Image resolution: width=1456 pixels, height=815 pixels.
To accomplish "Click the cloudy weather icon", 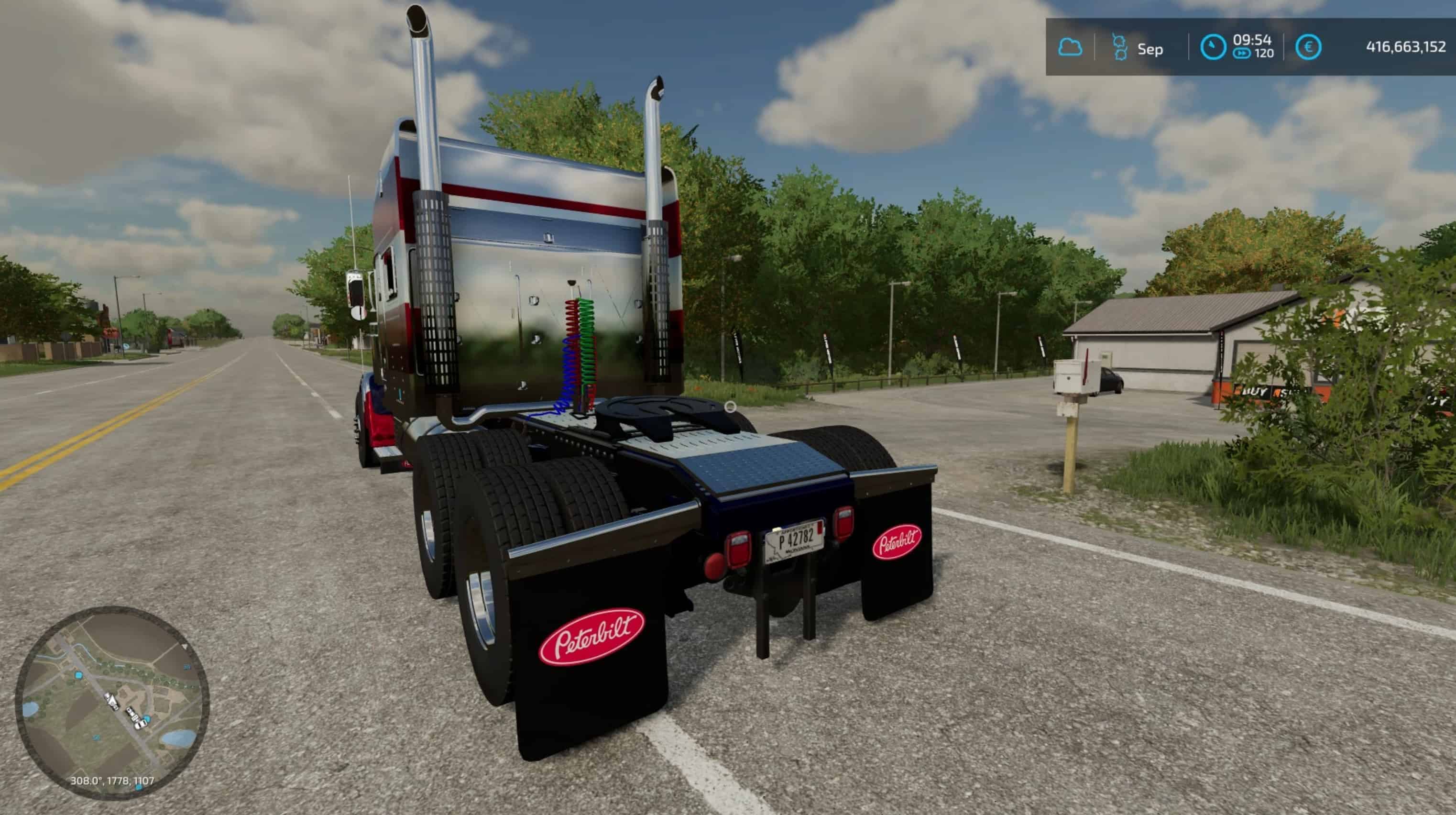I will 1070,47.
